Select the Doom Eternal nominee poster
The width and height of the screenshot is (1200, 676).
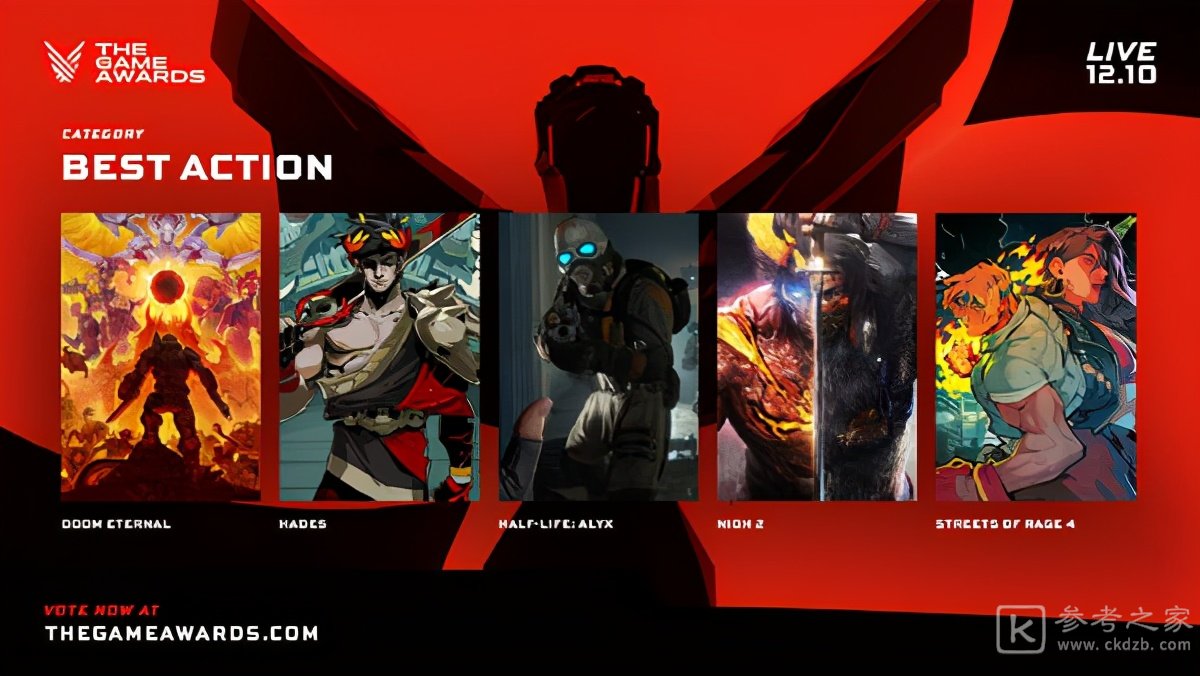pyautogui.click(x=161, y=356)
